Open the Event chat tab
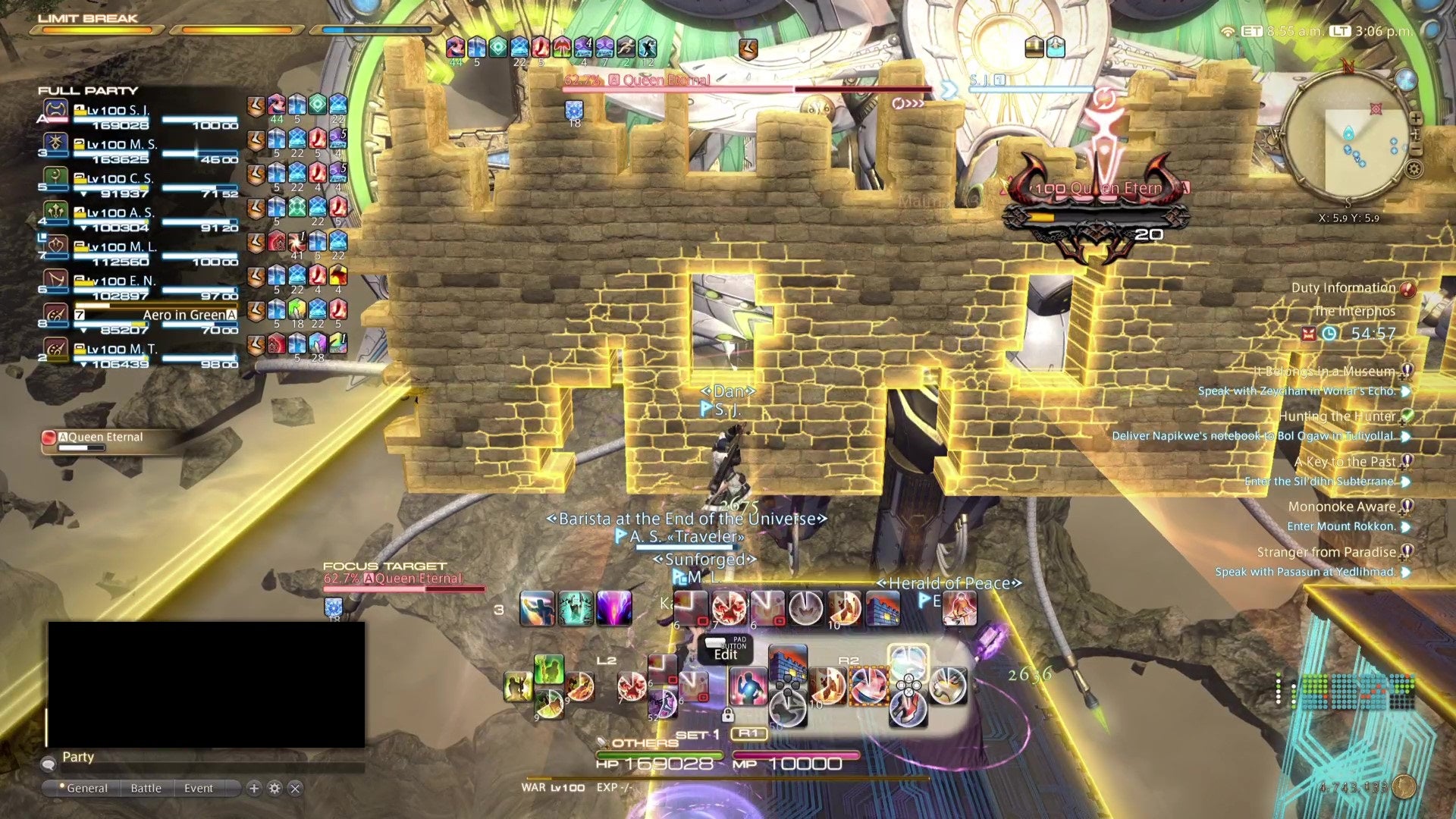This screenshot has height=819, width=1456. point(199,788)
